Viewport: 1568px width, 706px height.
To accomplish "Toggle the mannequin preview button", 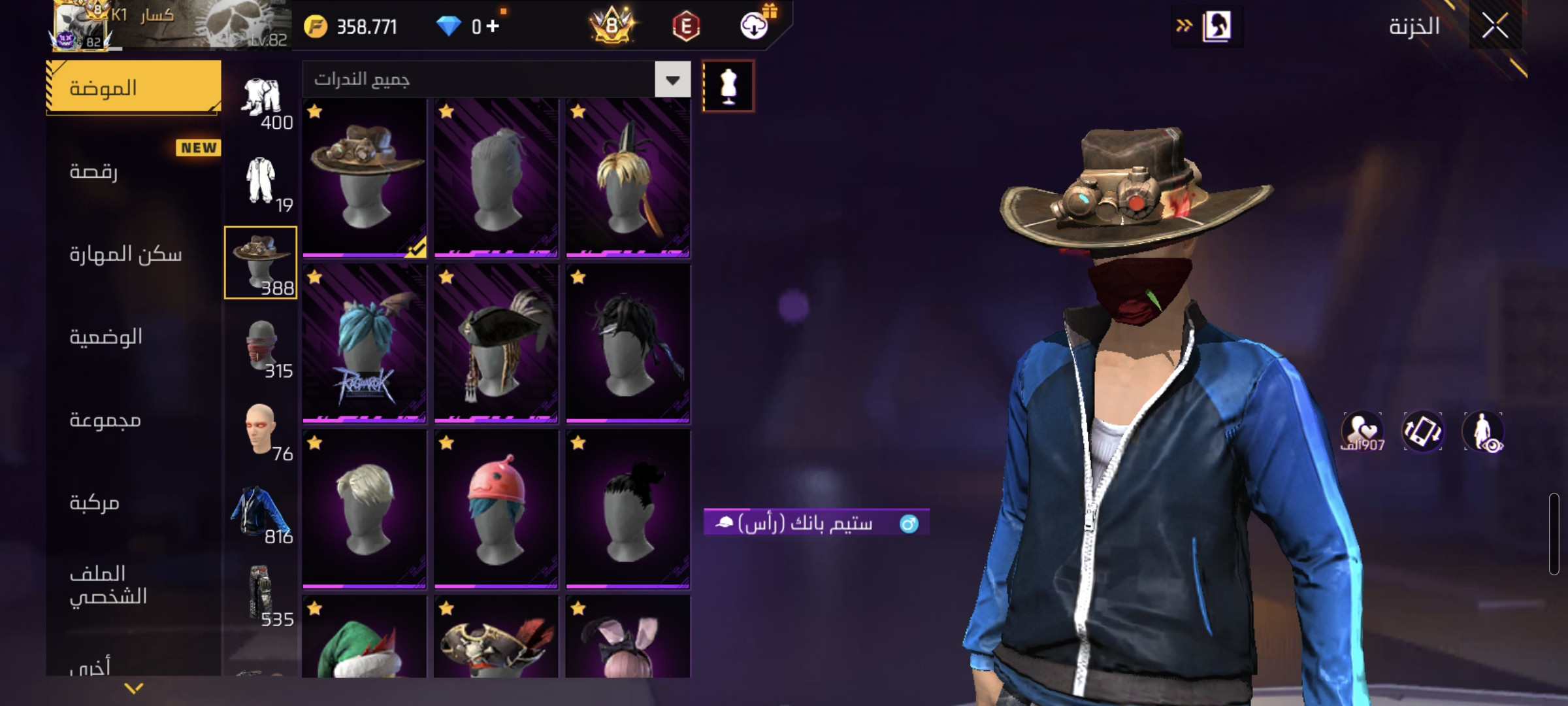I will 728,86.
